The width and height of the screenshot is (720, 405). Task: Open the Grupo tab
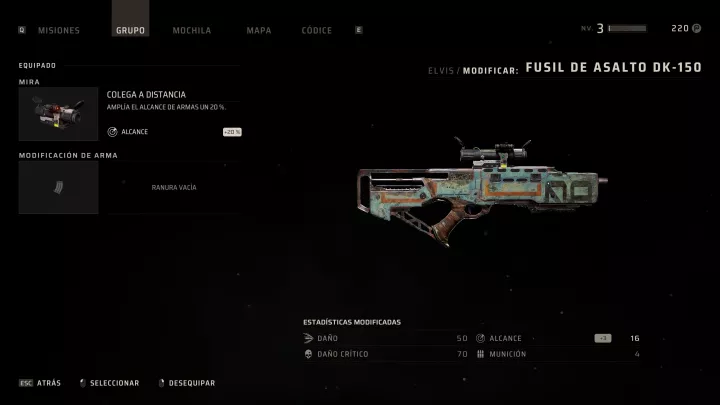[x=130, y=30]
